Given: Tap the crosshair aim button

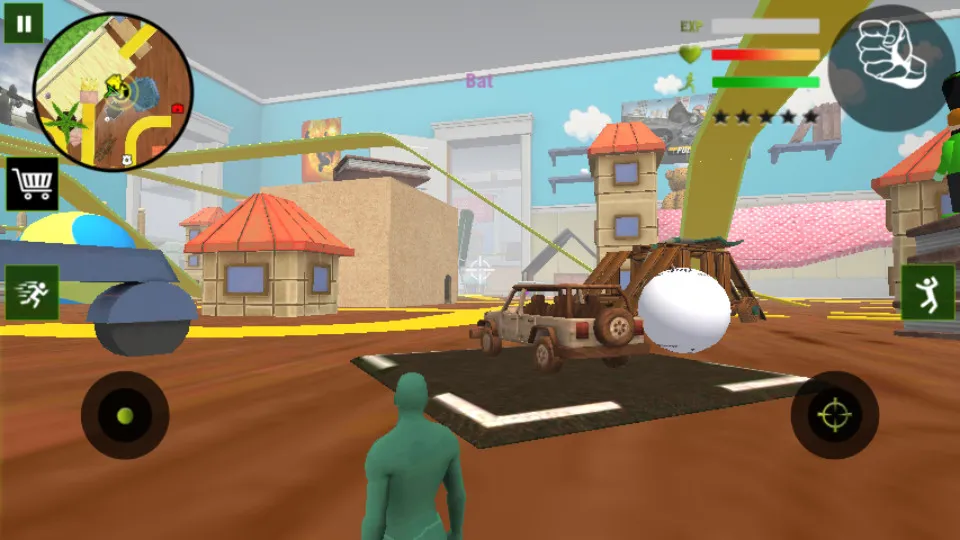Looking at the screenshot, I should 834,415.
